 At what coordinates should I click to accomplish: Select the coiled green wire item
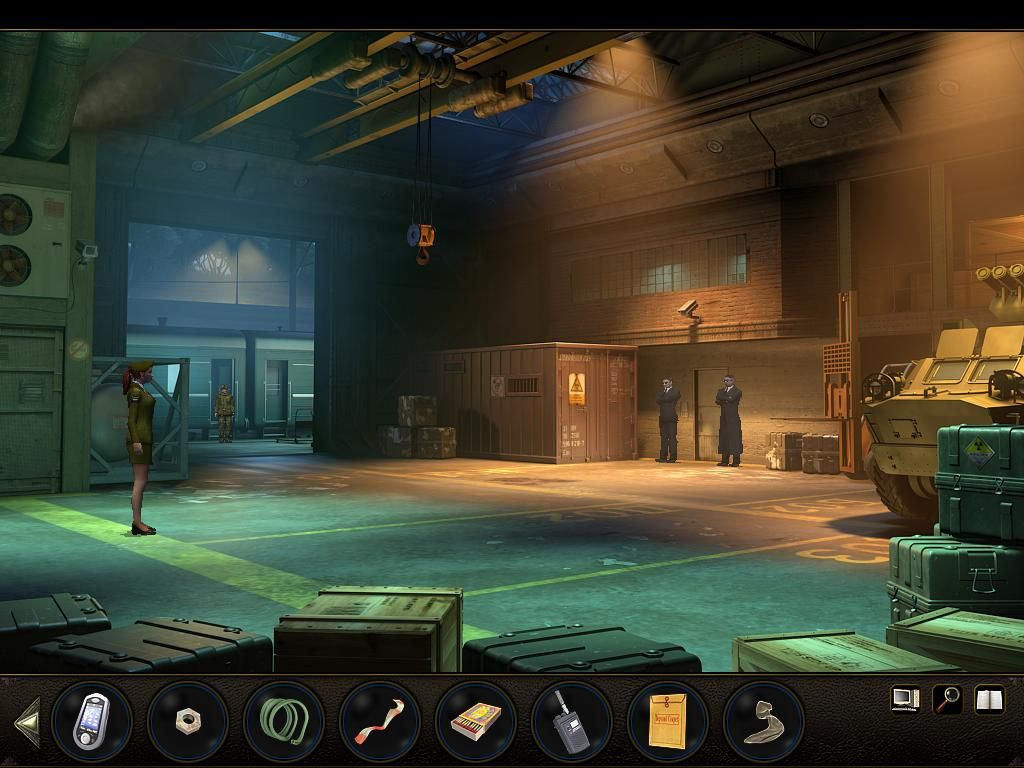[283, 720]
